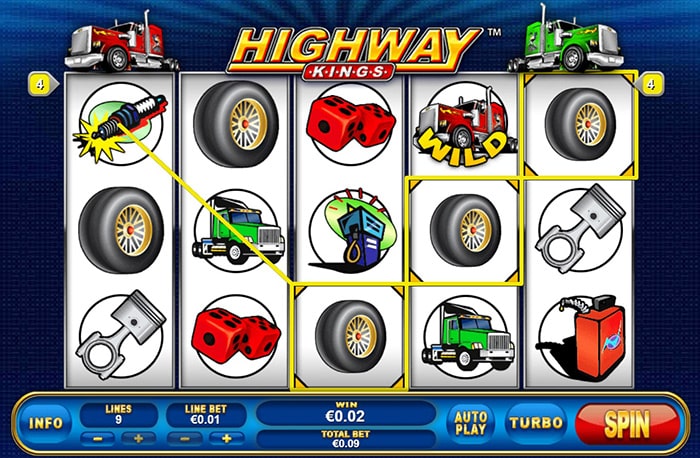Raise the line bet amount
The width and height of the screenshot is (700, 458).
(x=226, y=438)
